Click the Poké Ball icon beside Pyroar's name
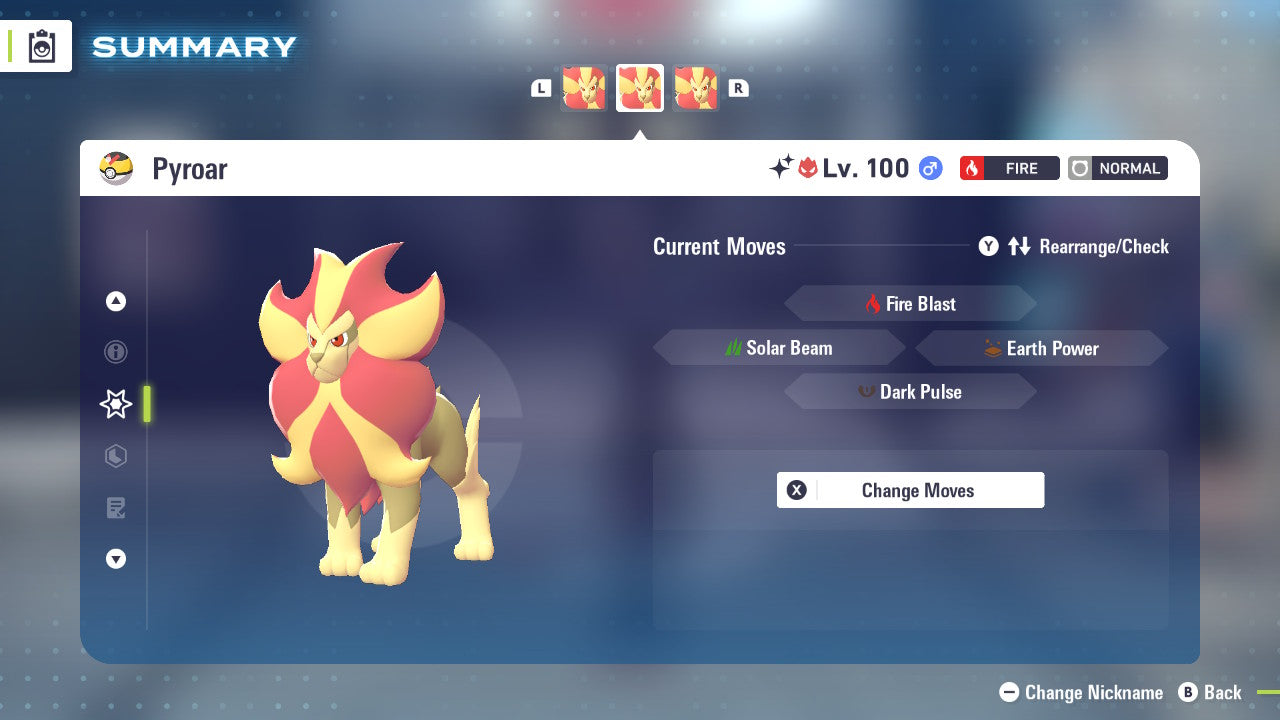This screenshot has height=720, width=1280. 116,168
